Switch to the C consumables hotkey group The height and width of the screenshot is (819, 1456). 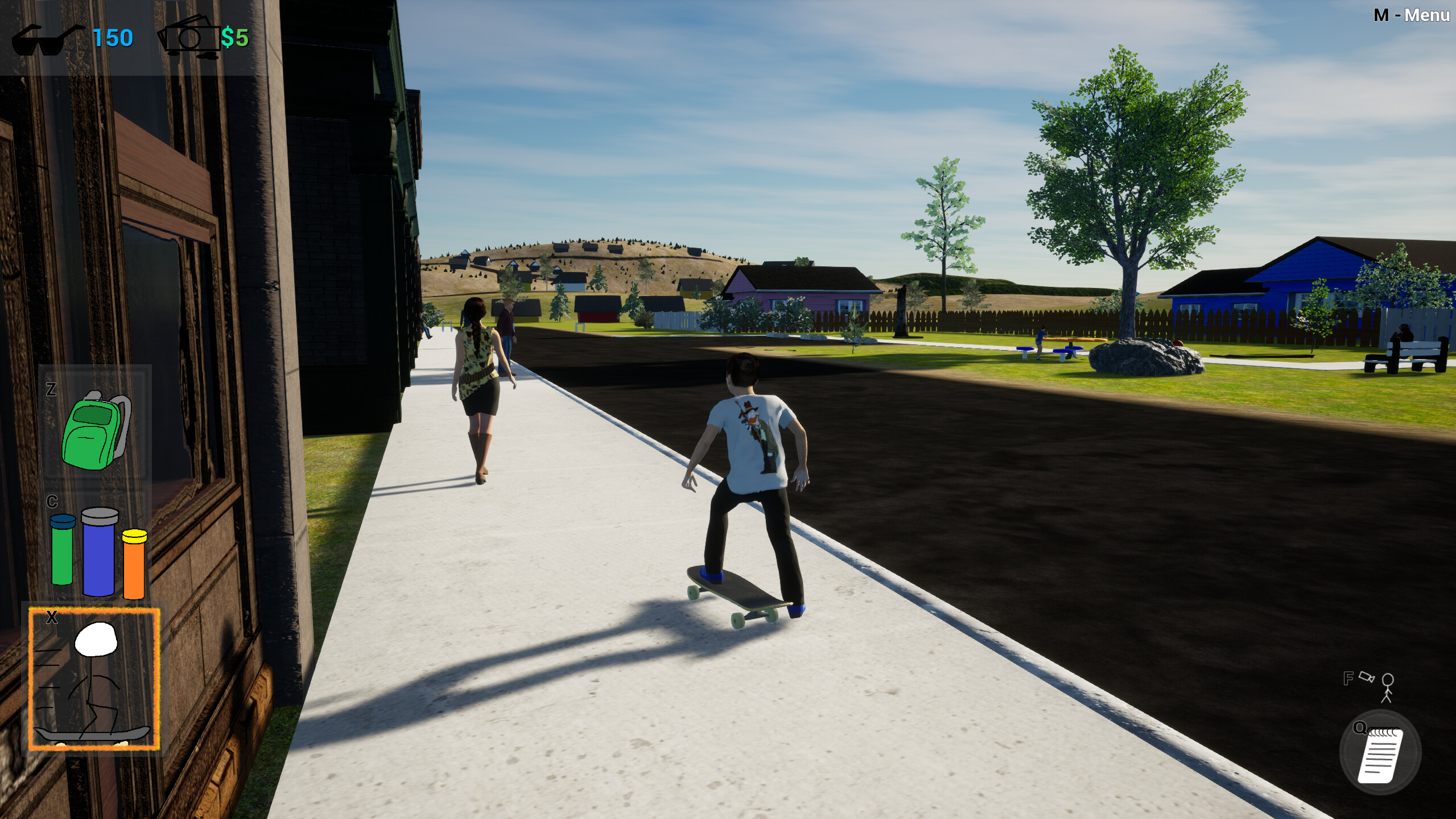click(x=52, y=502)
